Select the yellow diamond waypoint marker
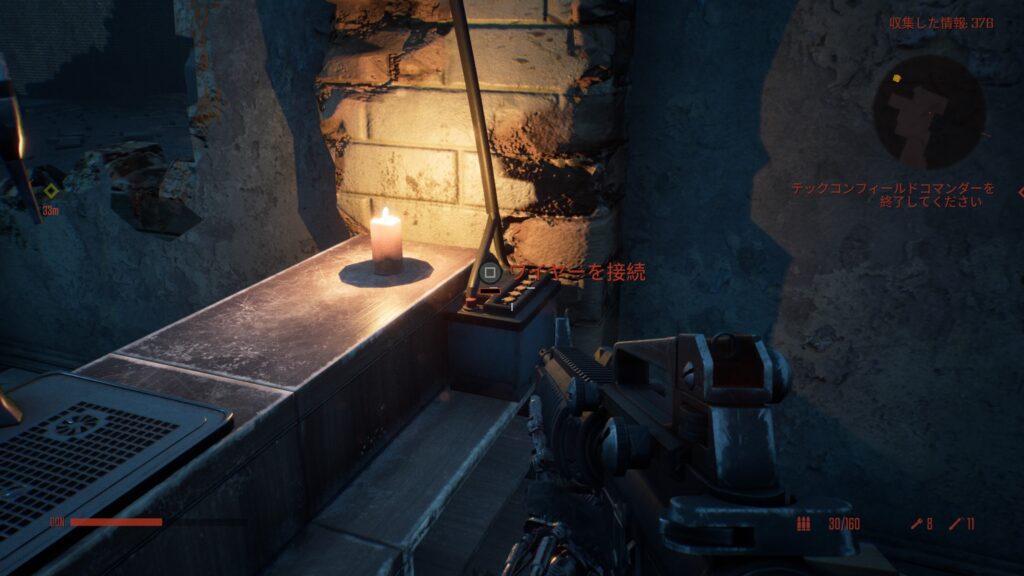The width and height of the screenshot is (1024, 576). [x=50, y=190]
